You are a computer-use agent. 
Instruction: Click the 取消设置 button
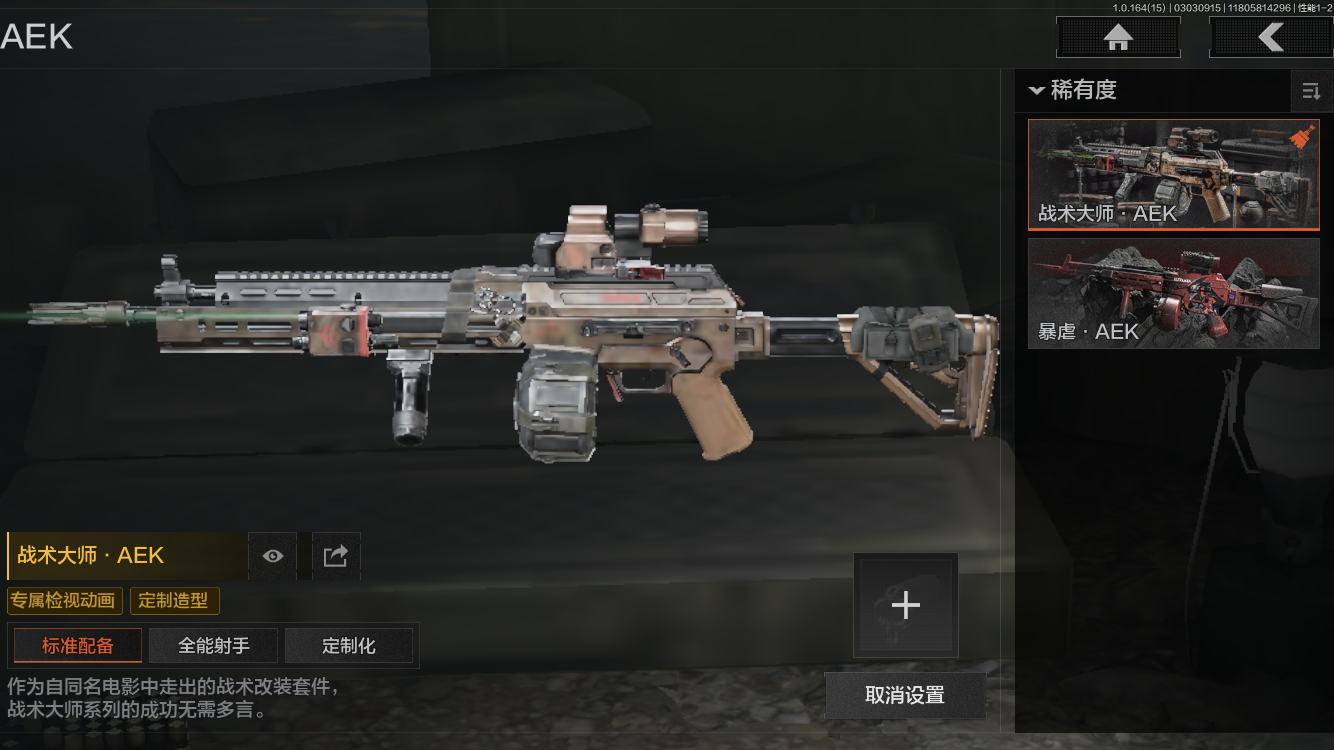[x=905, y=695]
